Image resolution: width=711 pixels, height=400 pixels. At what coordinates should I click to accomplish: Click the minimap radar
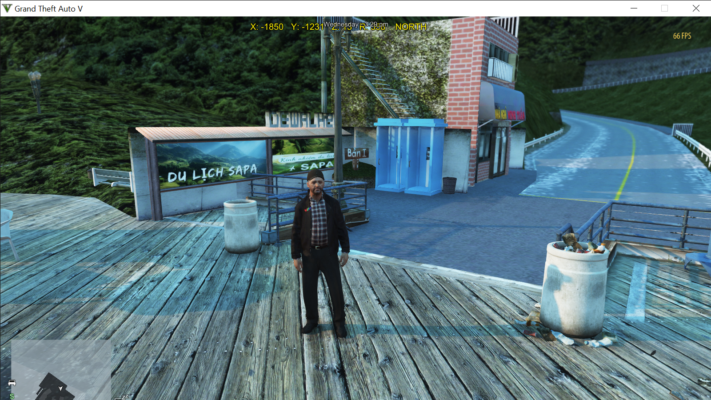pyautogui.click(x=50, y=367)
